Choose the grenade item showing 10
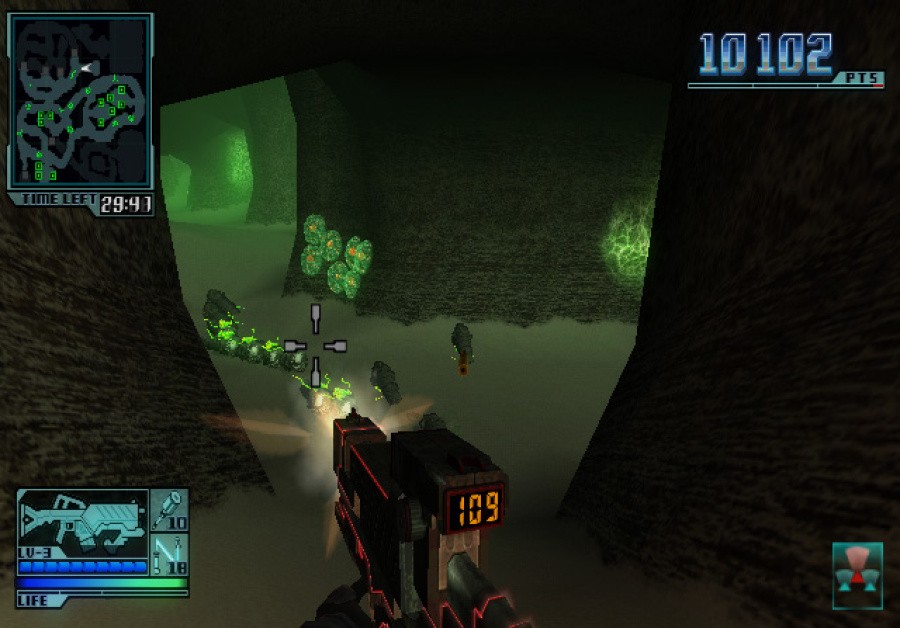Viewport: 900px width, 628px height. tap(170, 511)
